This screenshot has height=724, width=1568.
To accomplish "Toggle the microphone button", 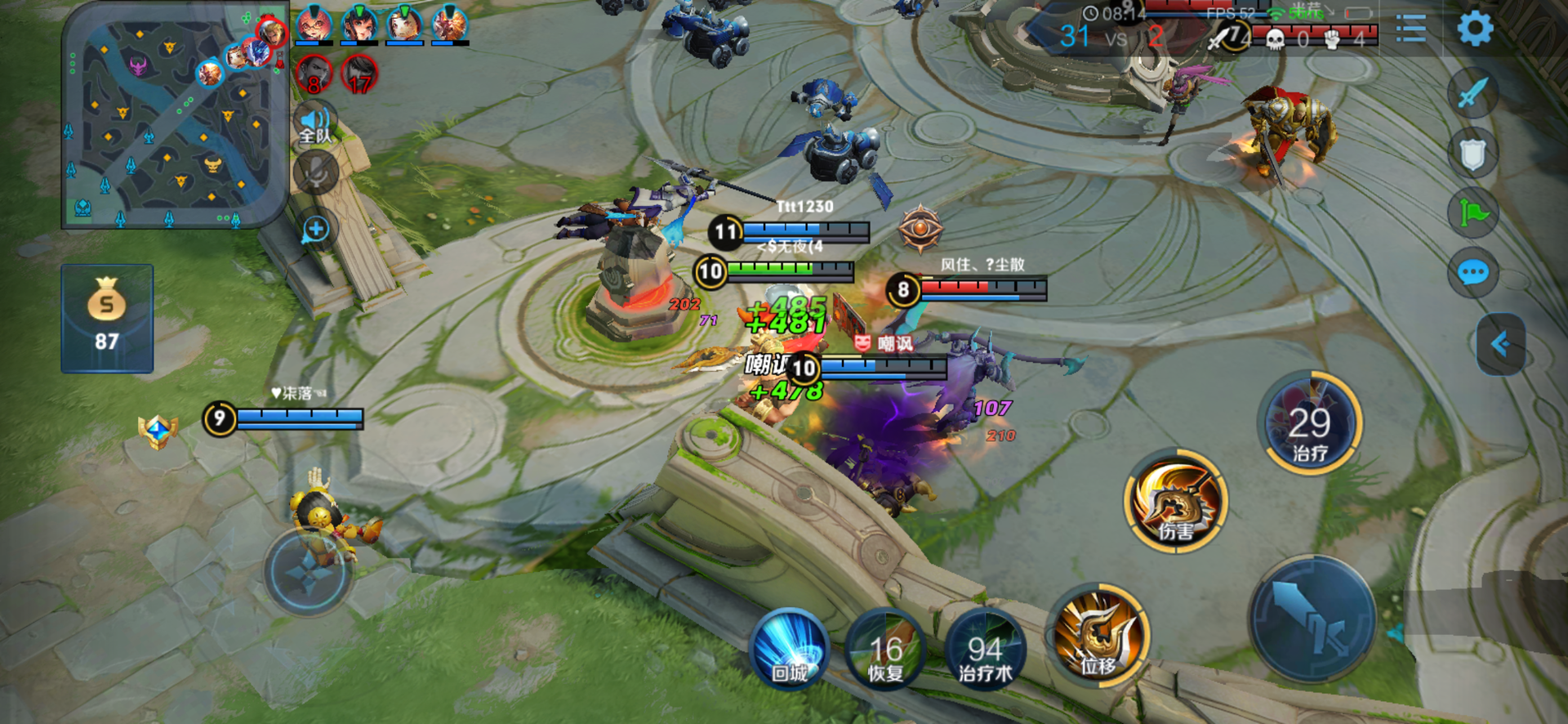I will (316, 173).
